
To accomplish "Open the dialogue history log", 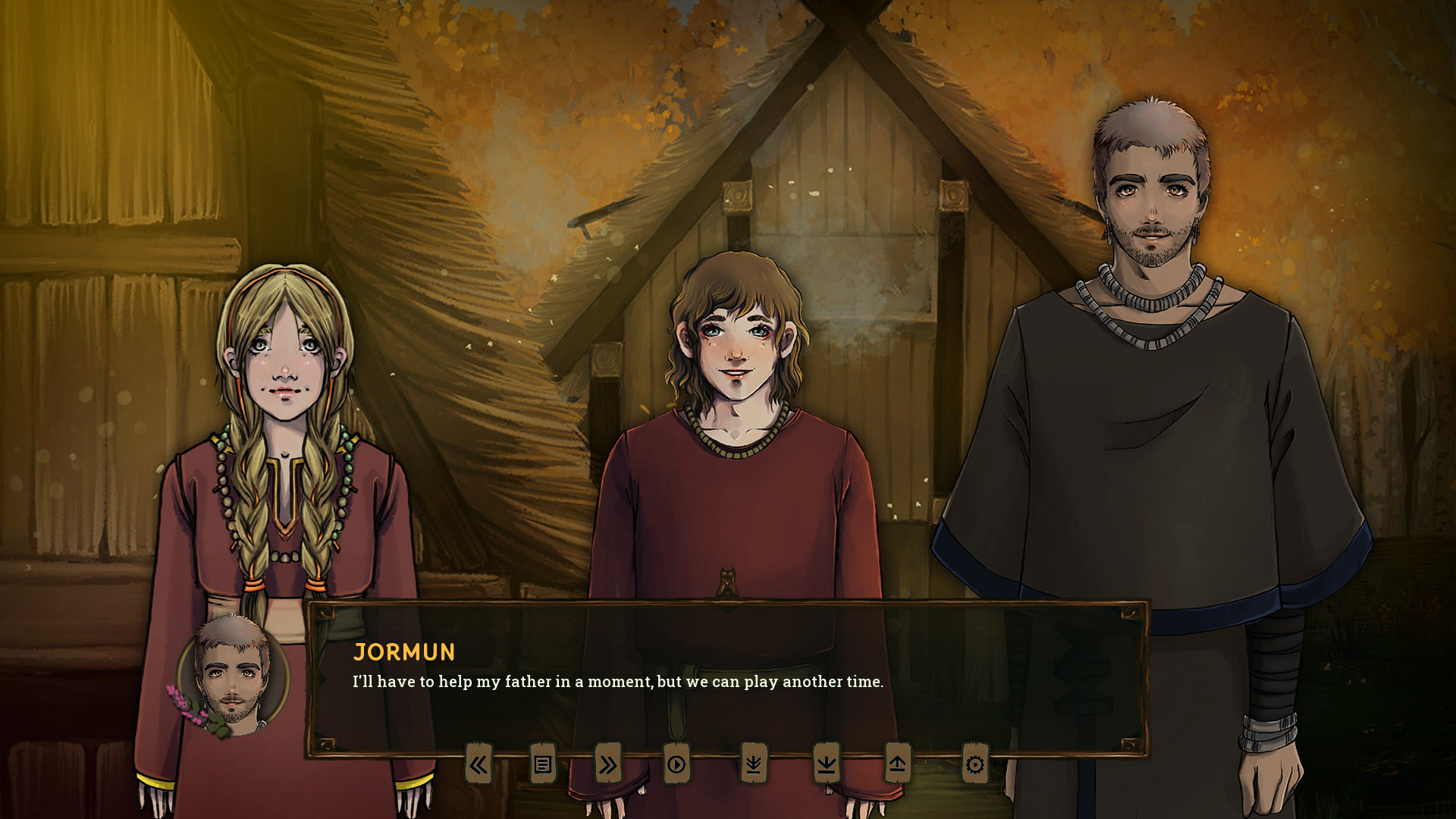I will [542, 764].
